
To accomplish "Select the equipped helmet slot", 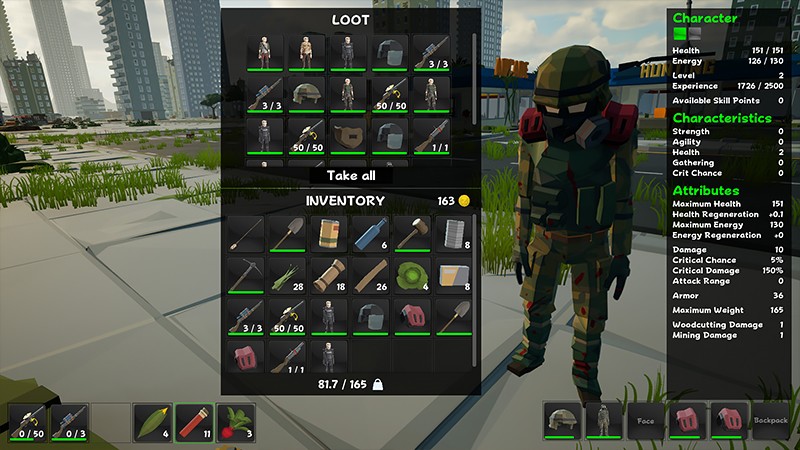I will click(563, 421).
